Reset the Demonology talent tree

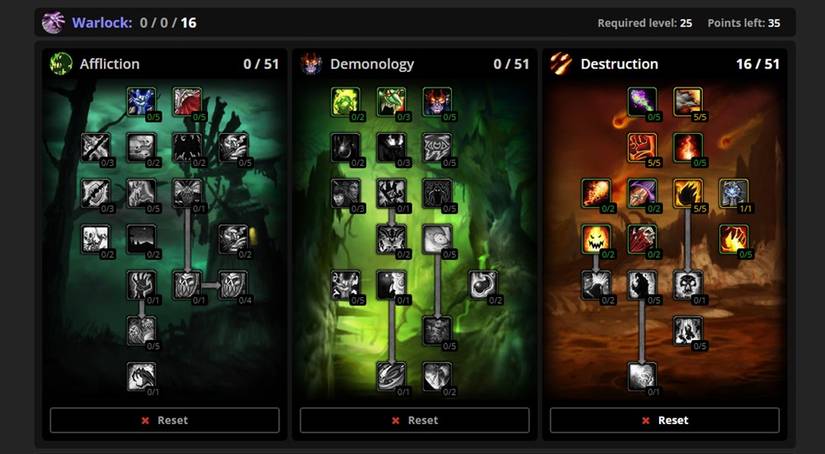[415, 420]
